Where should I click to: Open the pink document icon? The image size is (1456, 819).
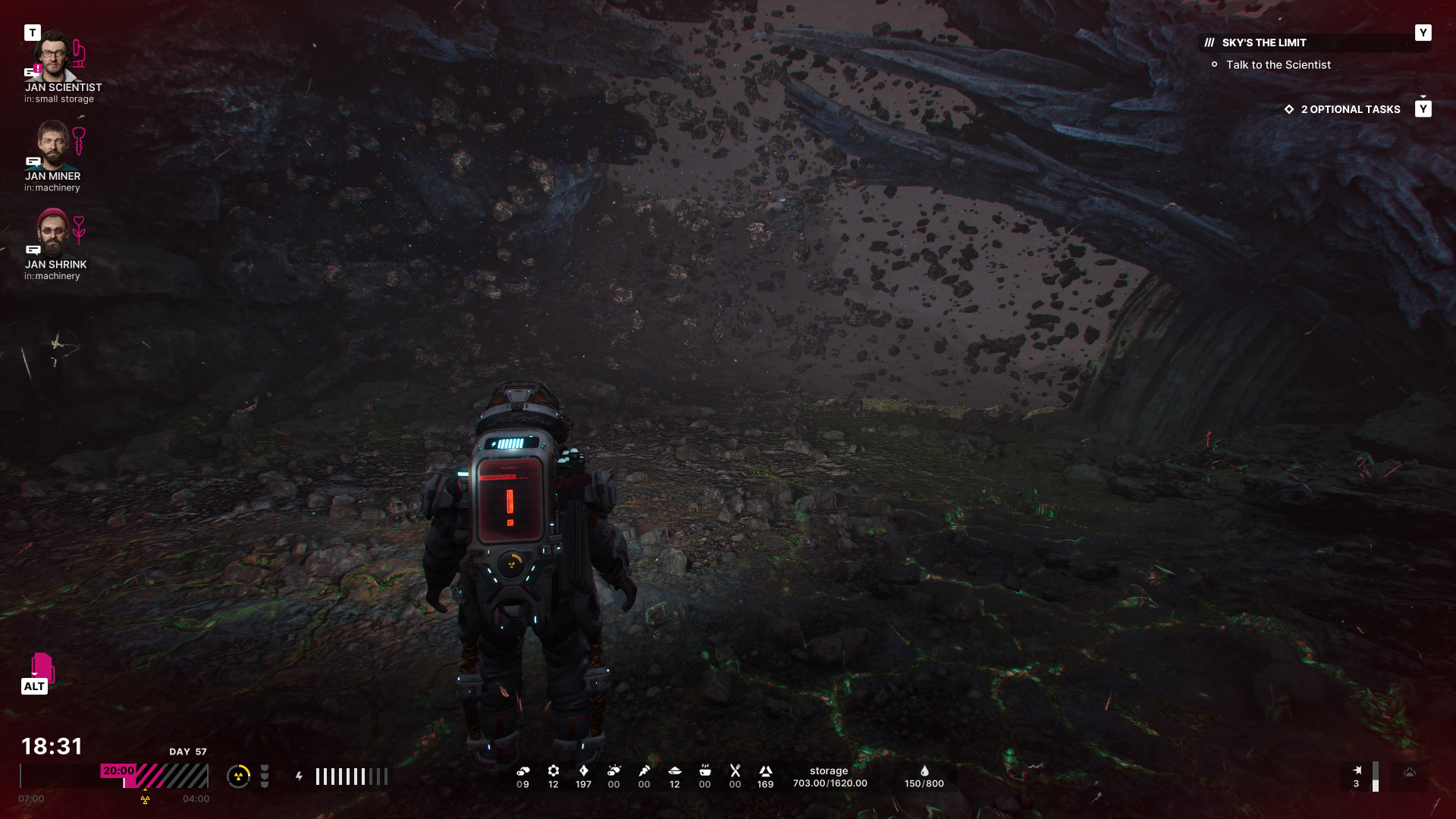click(x=42, y=667)
